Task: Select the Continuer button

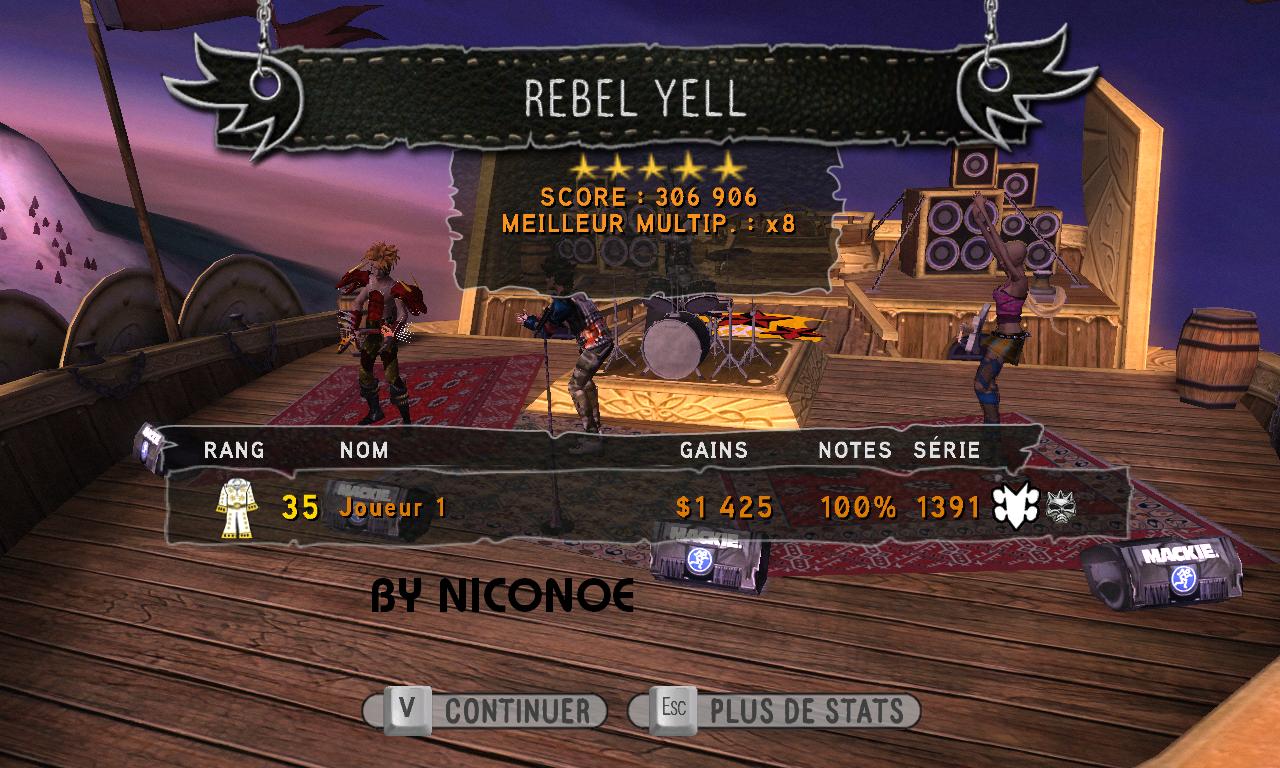Action: (486, 711)
